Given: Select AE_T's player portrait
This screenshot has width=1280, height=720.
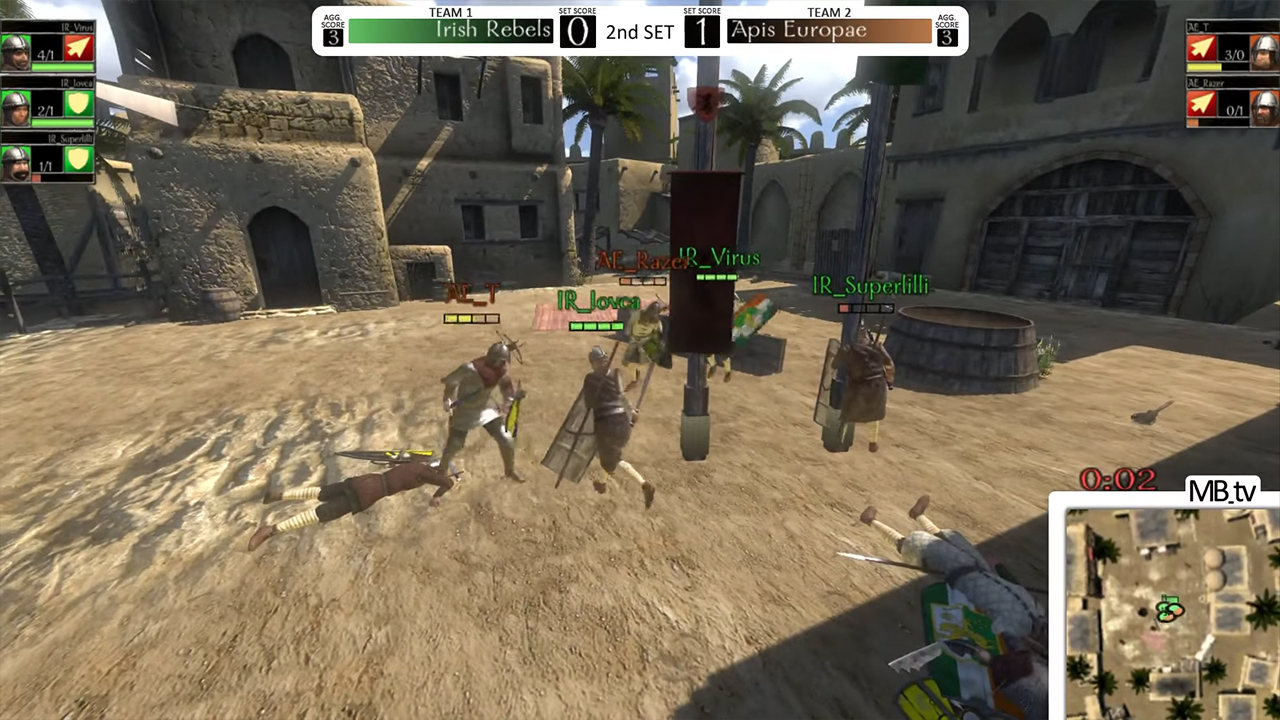Looking at the screenshot, I should (1265, 49).
